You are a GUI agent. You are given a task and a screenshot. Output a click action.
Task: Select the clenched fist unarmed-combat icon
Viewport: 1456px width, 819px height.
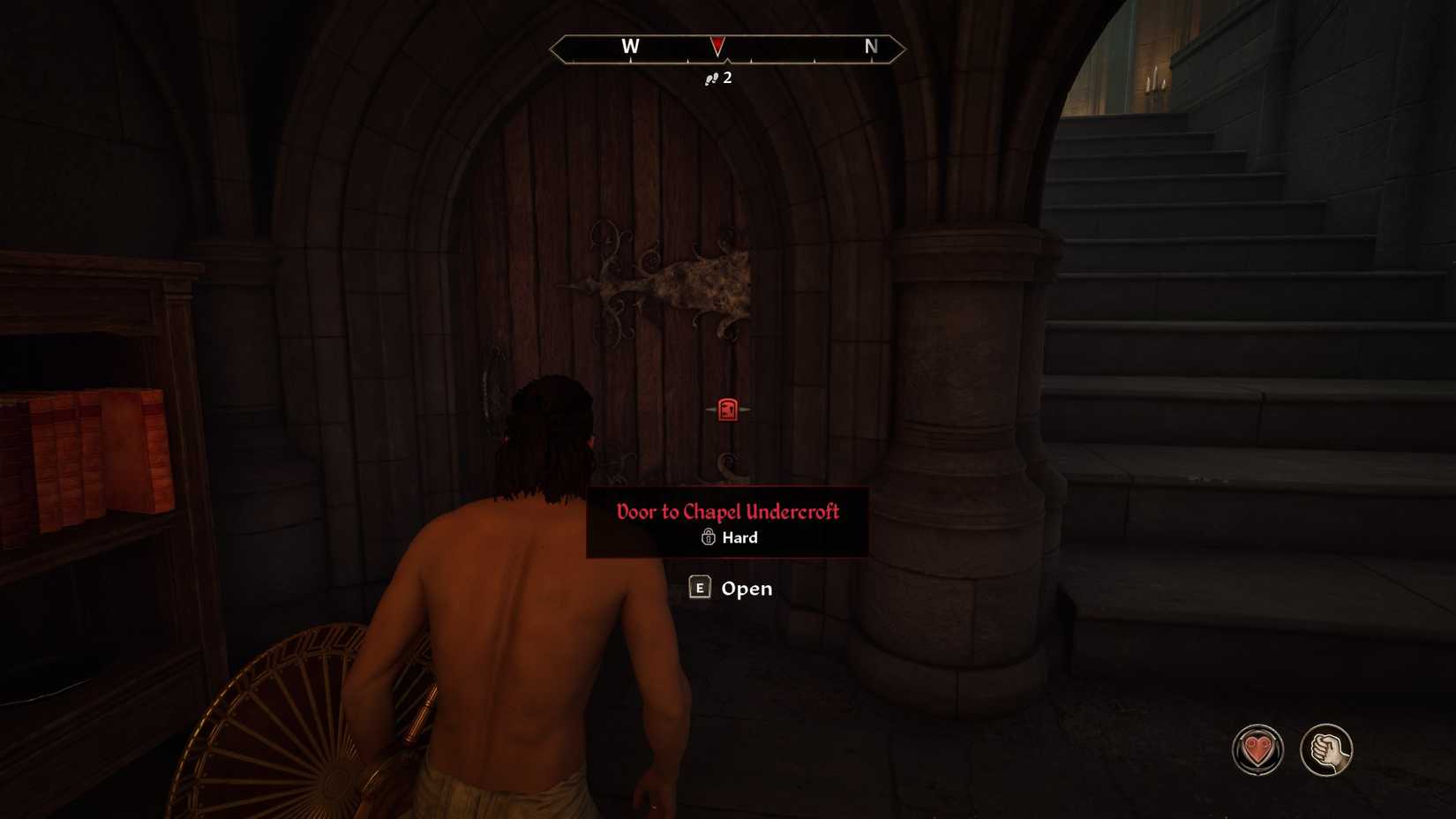(x=1329, y=748)
